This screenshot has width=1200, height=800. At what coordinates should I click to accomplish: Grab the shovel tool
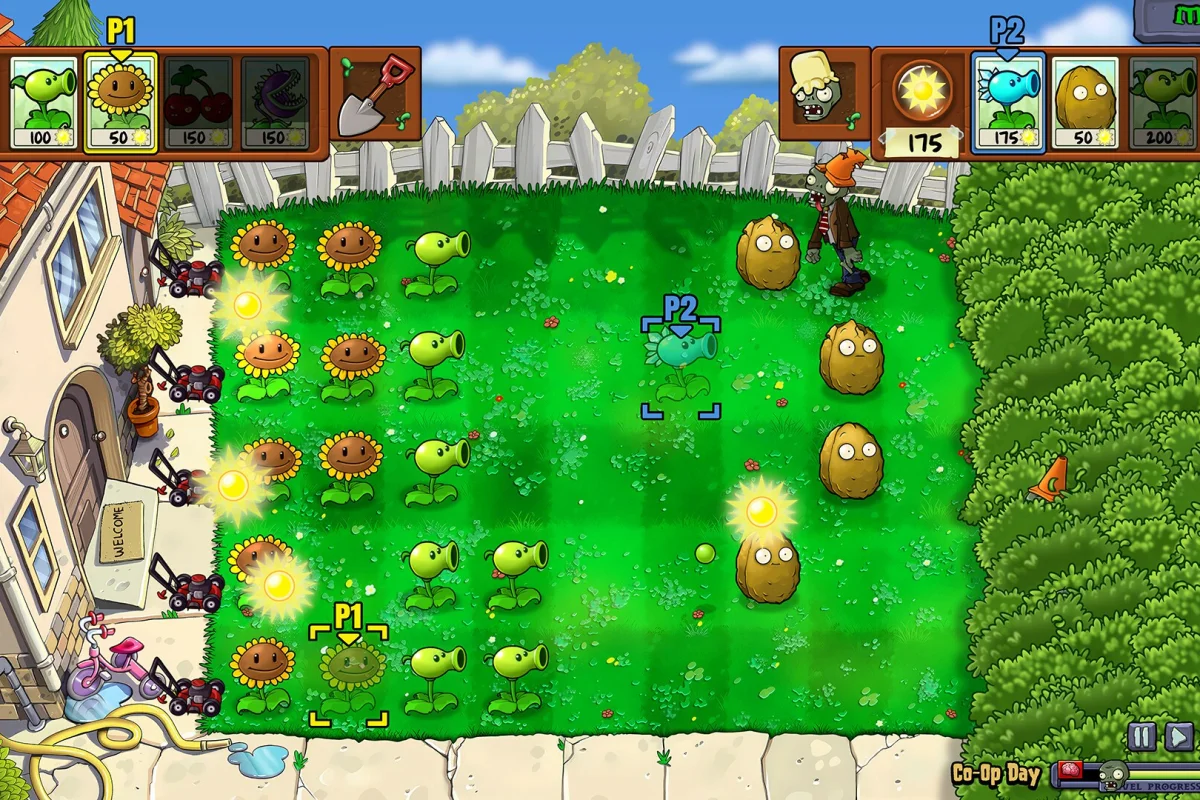(x=373, y=97)
